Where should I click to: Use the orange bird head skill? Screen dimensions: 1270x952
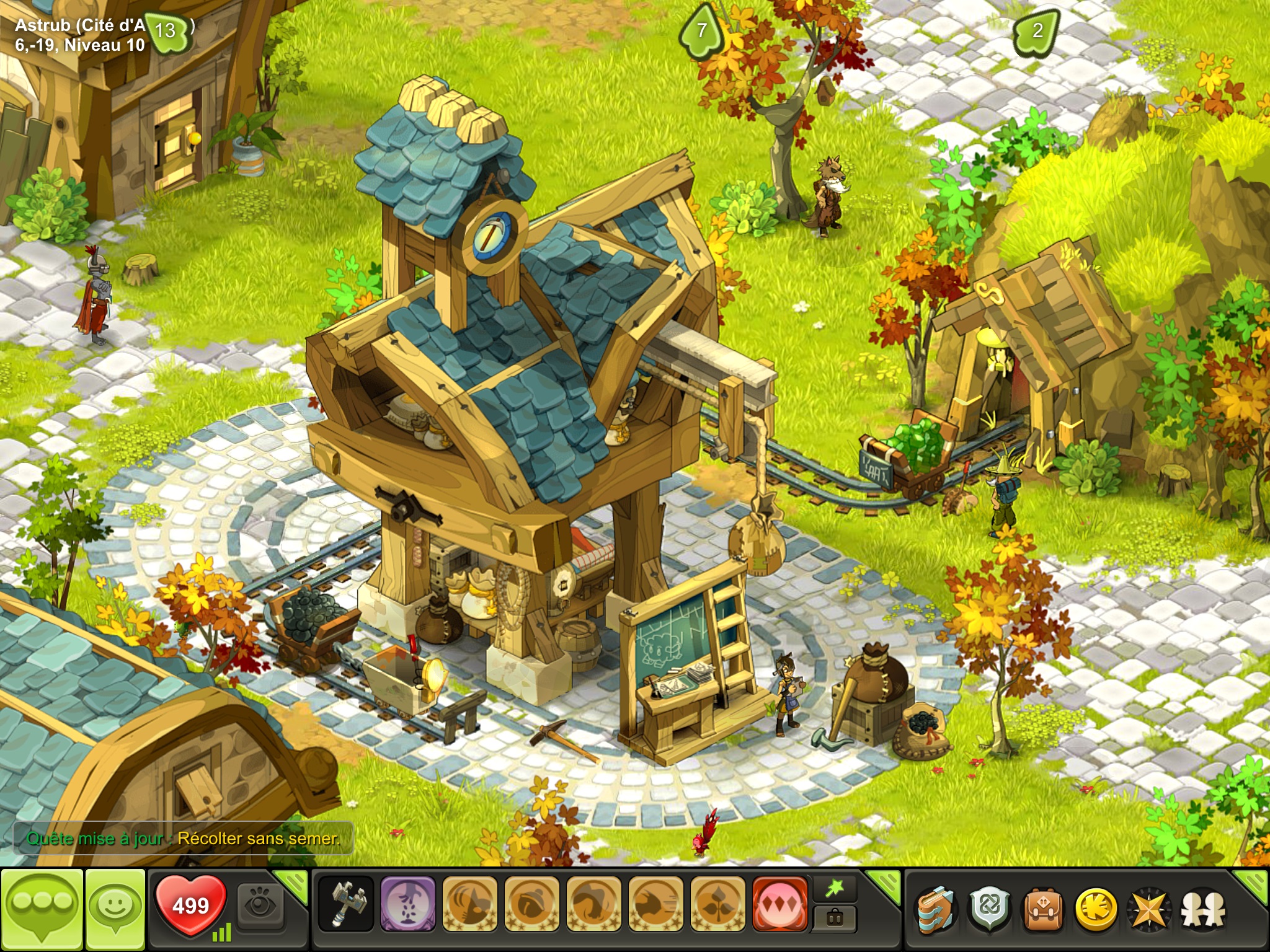coord(469,904)
